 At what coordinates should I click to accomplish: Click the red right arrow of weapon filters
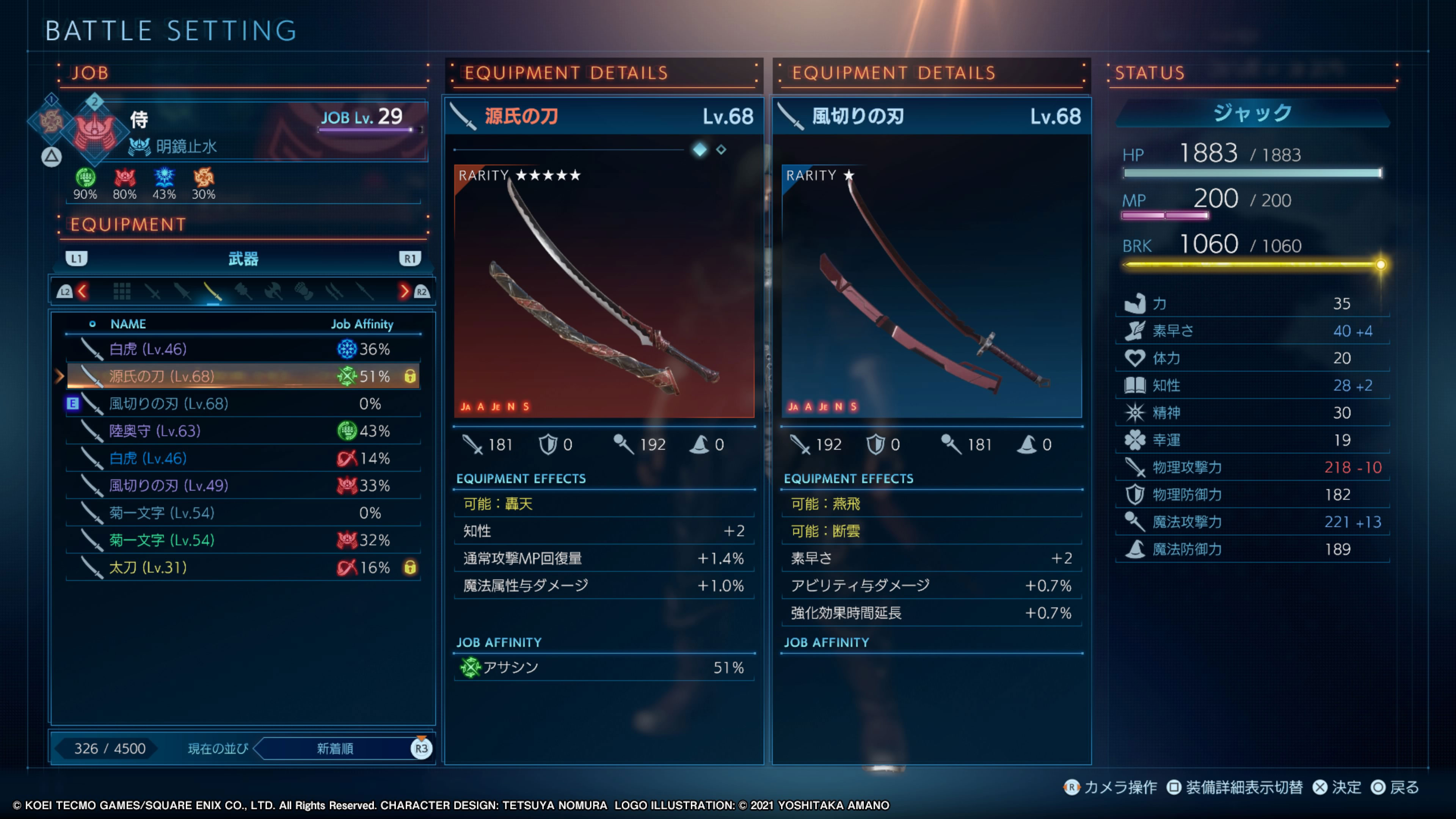(403, 292)
